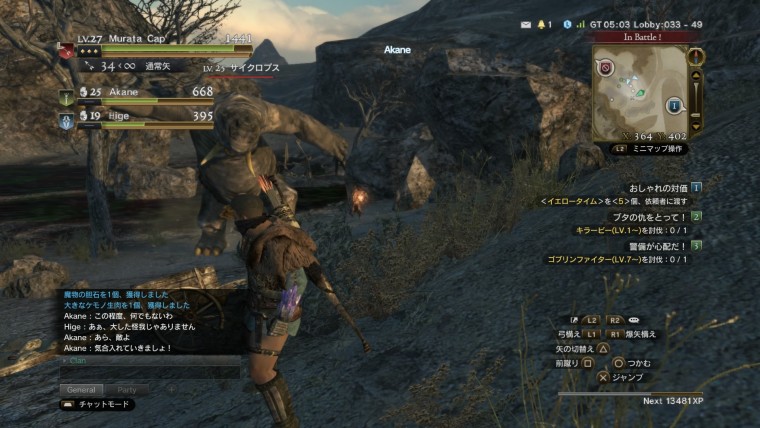Click the minimap
Viewport: 760px width, 428px height.
coord(640,91)
